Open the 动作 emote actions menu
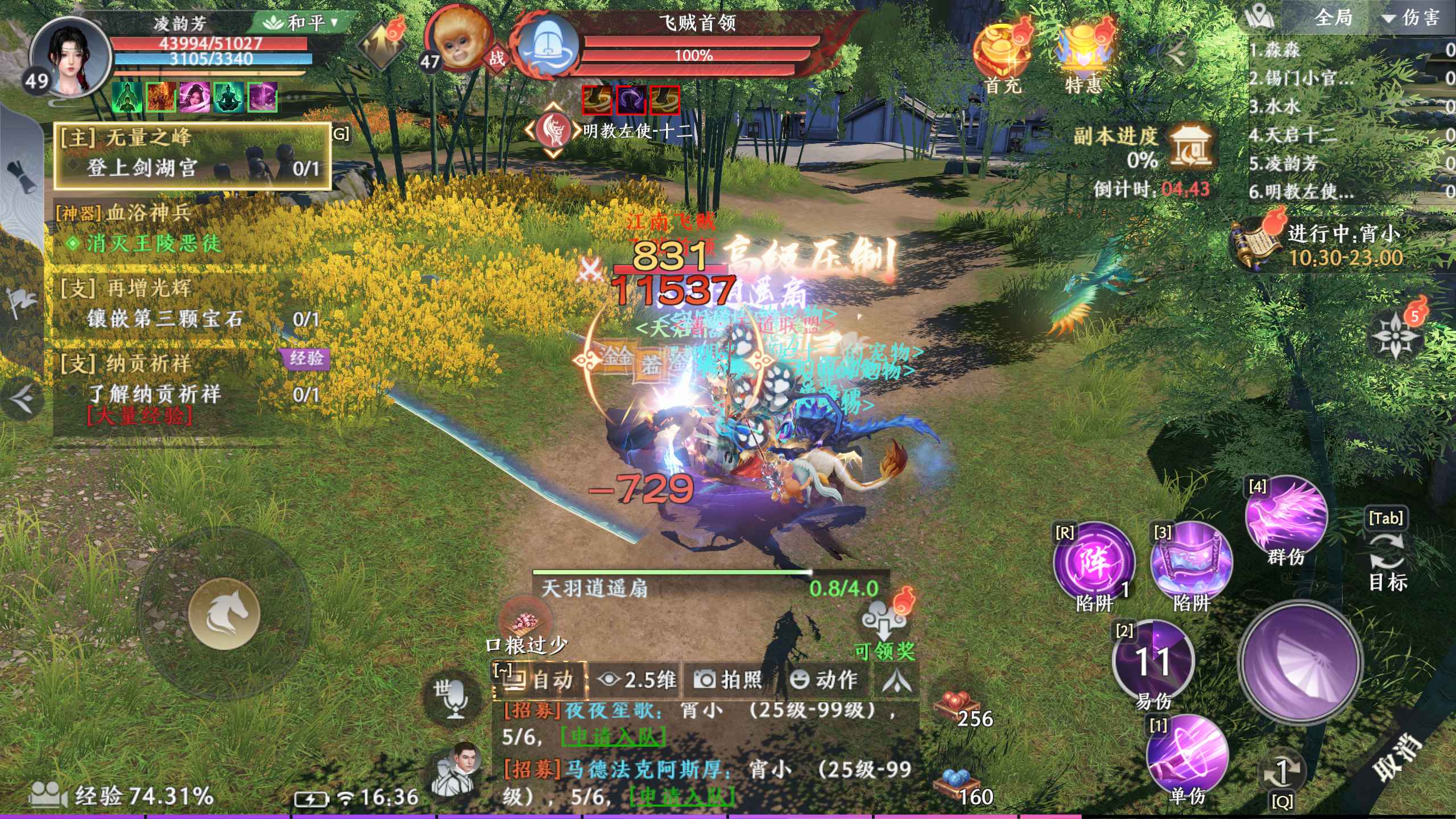1456x819 pixels. 825,680
